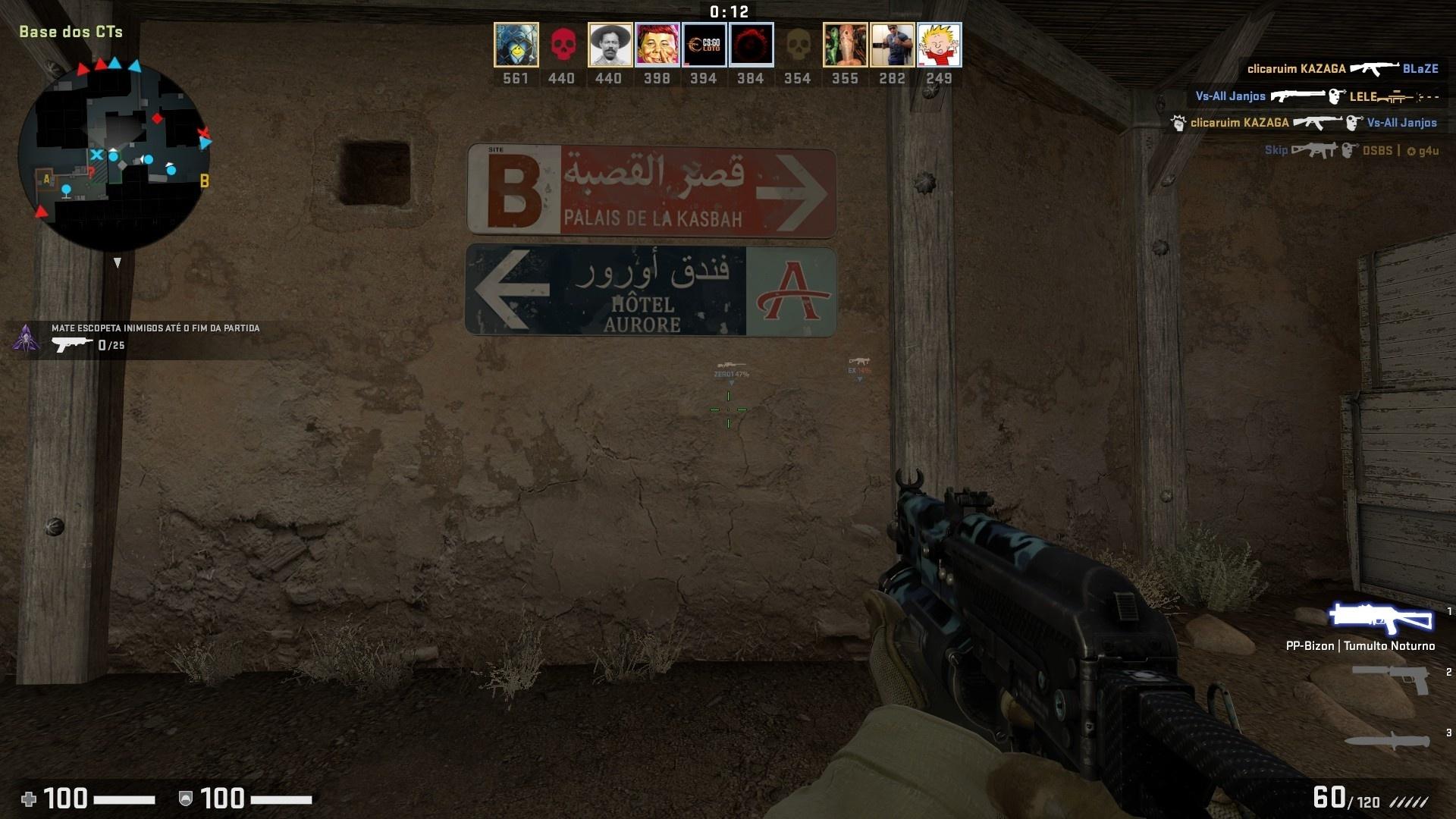Click the 0:12 round timer
Viewport: 1456px width, 819px height.
pyautogui.click(x=728, y=11)
